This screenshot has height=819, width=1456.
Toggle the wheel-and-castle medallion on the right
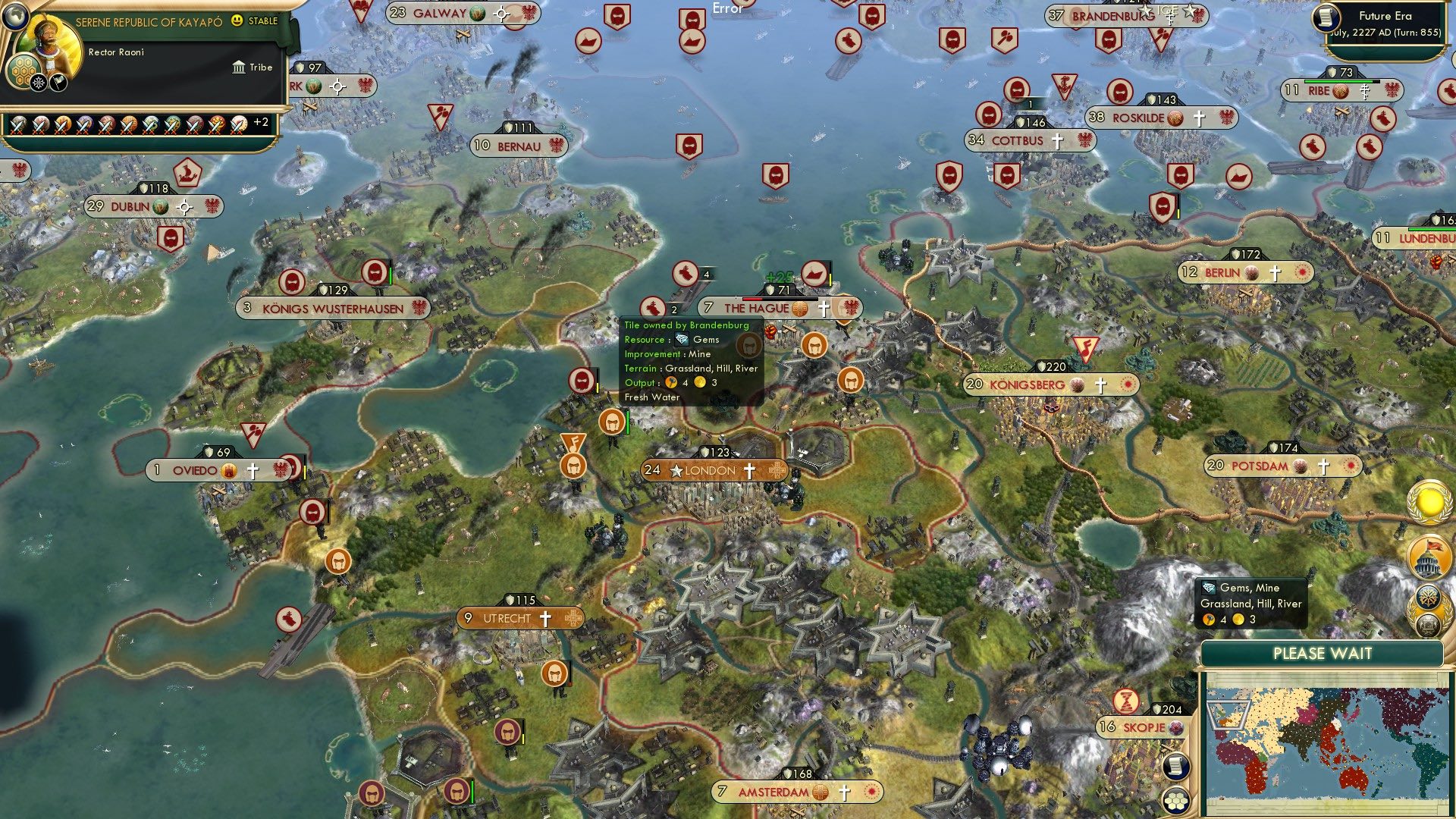[1429, 607]
